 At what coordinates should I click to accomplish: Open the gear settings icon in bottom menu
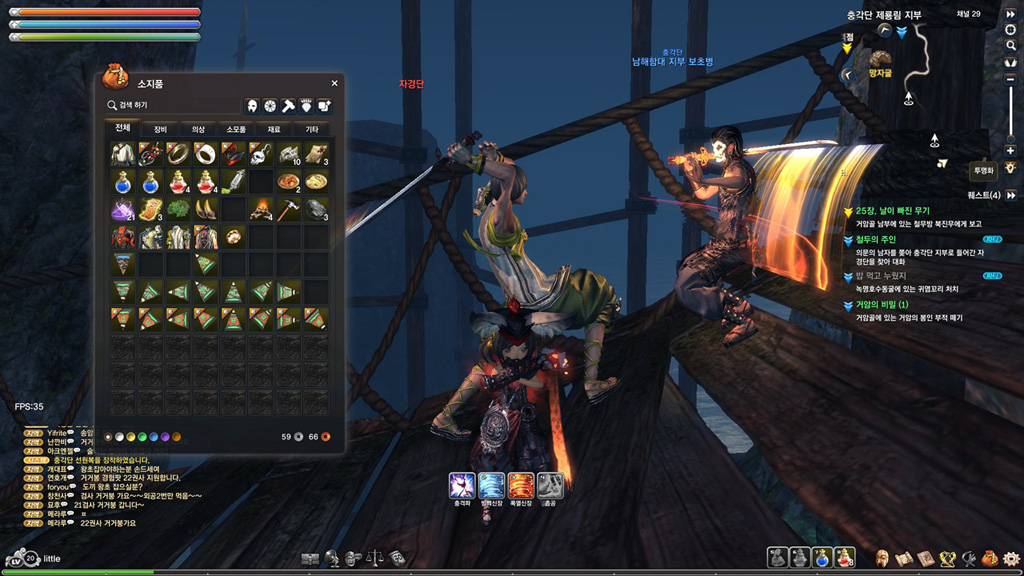[x=1010, y=557]
